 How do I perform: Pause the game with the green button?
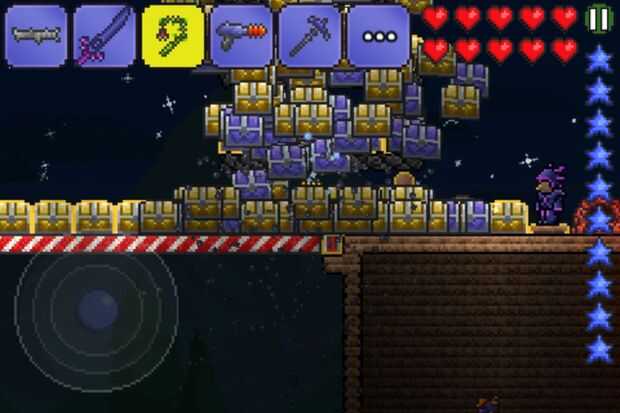(x=598, y=19)
